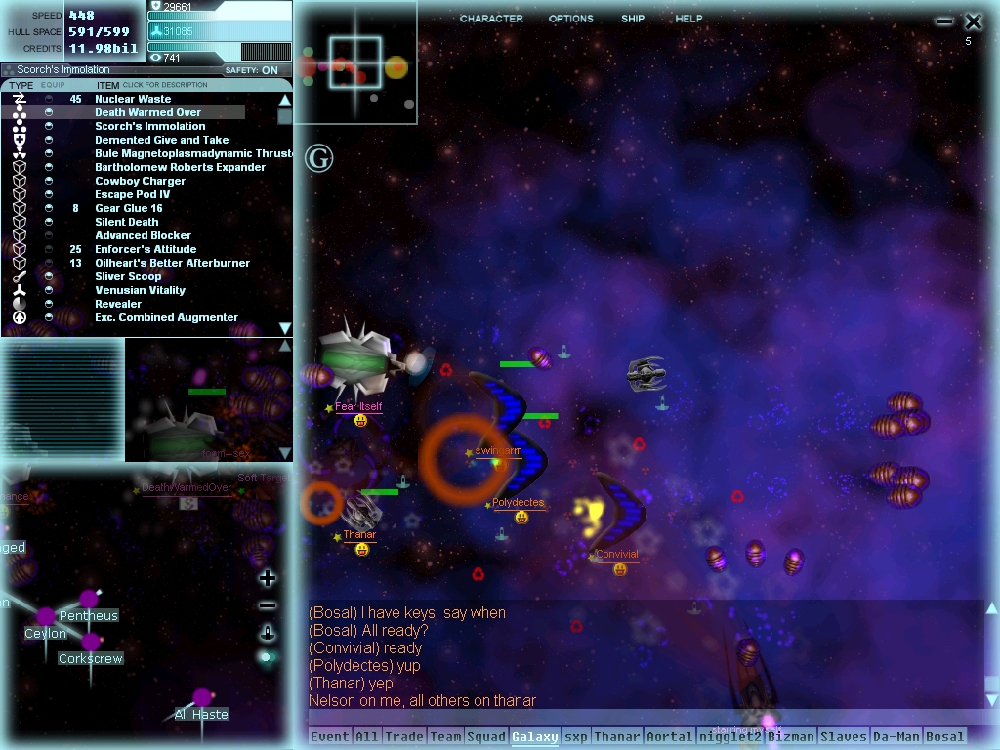Open the Character menu

click(x=491, y=19)
